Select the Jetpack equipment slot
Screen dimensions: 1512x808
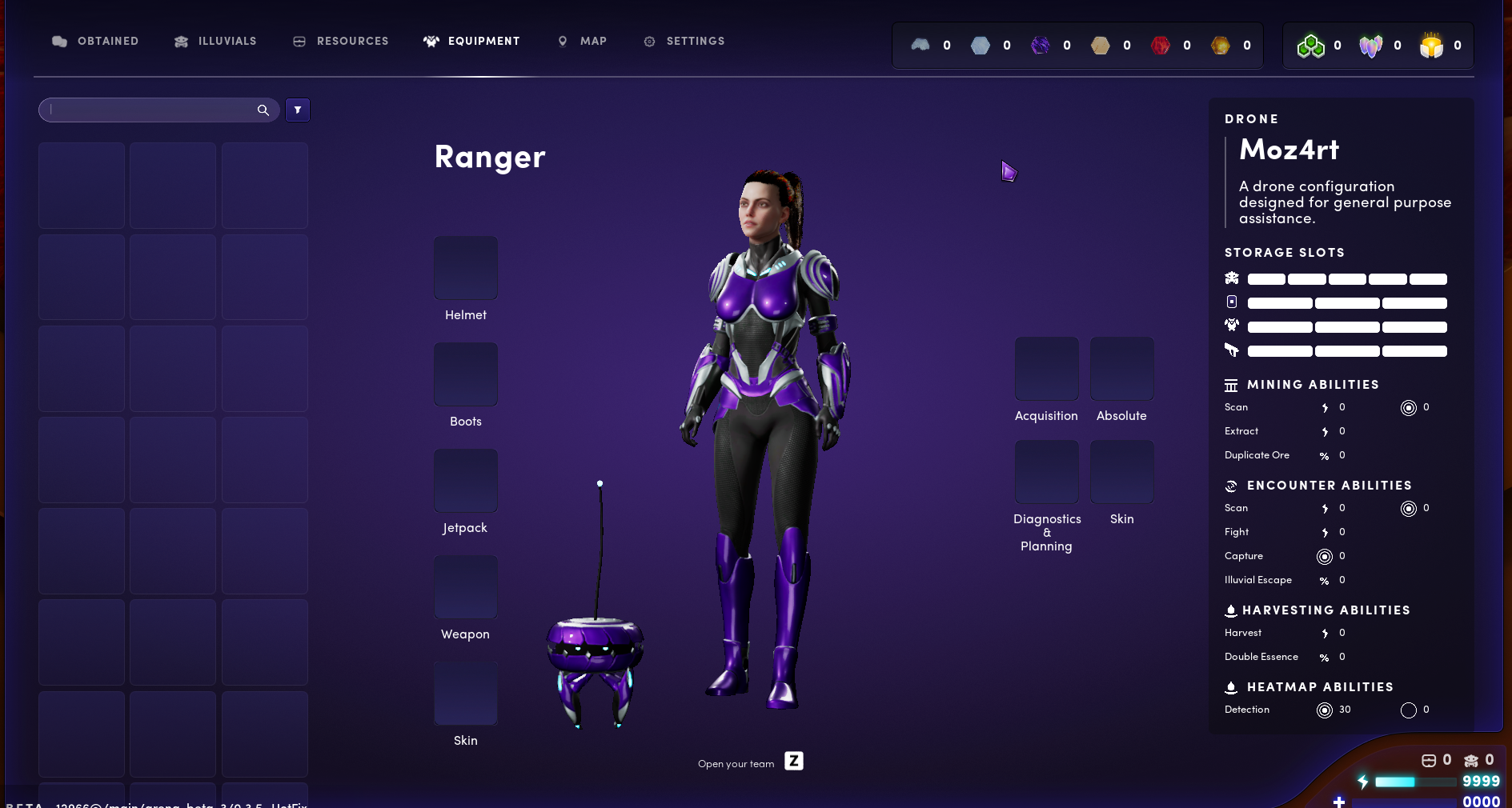[466, 481]
